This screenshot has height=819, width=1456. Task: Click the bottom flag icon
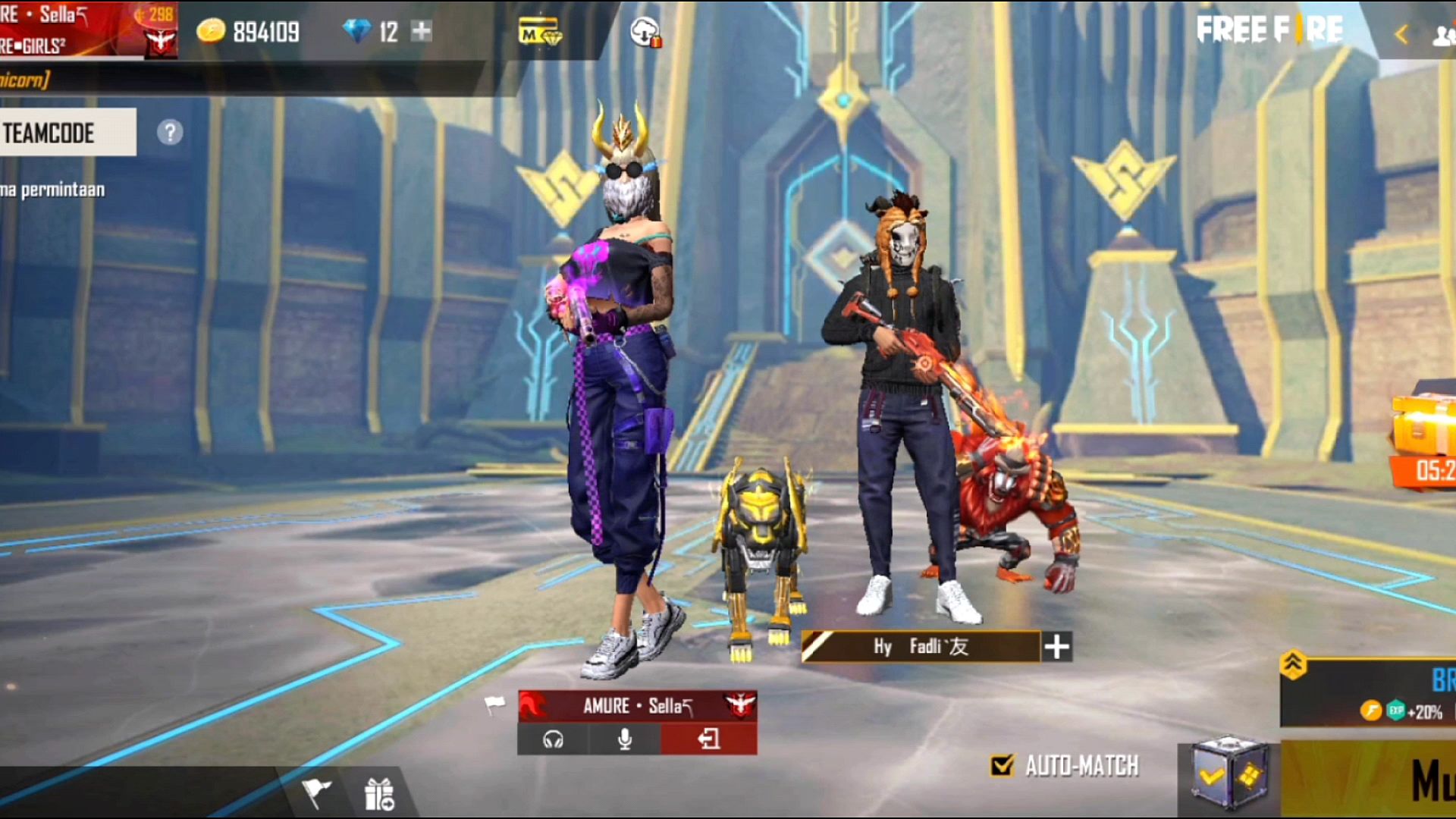[x=316, y=792]
